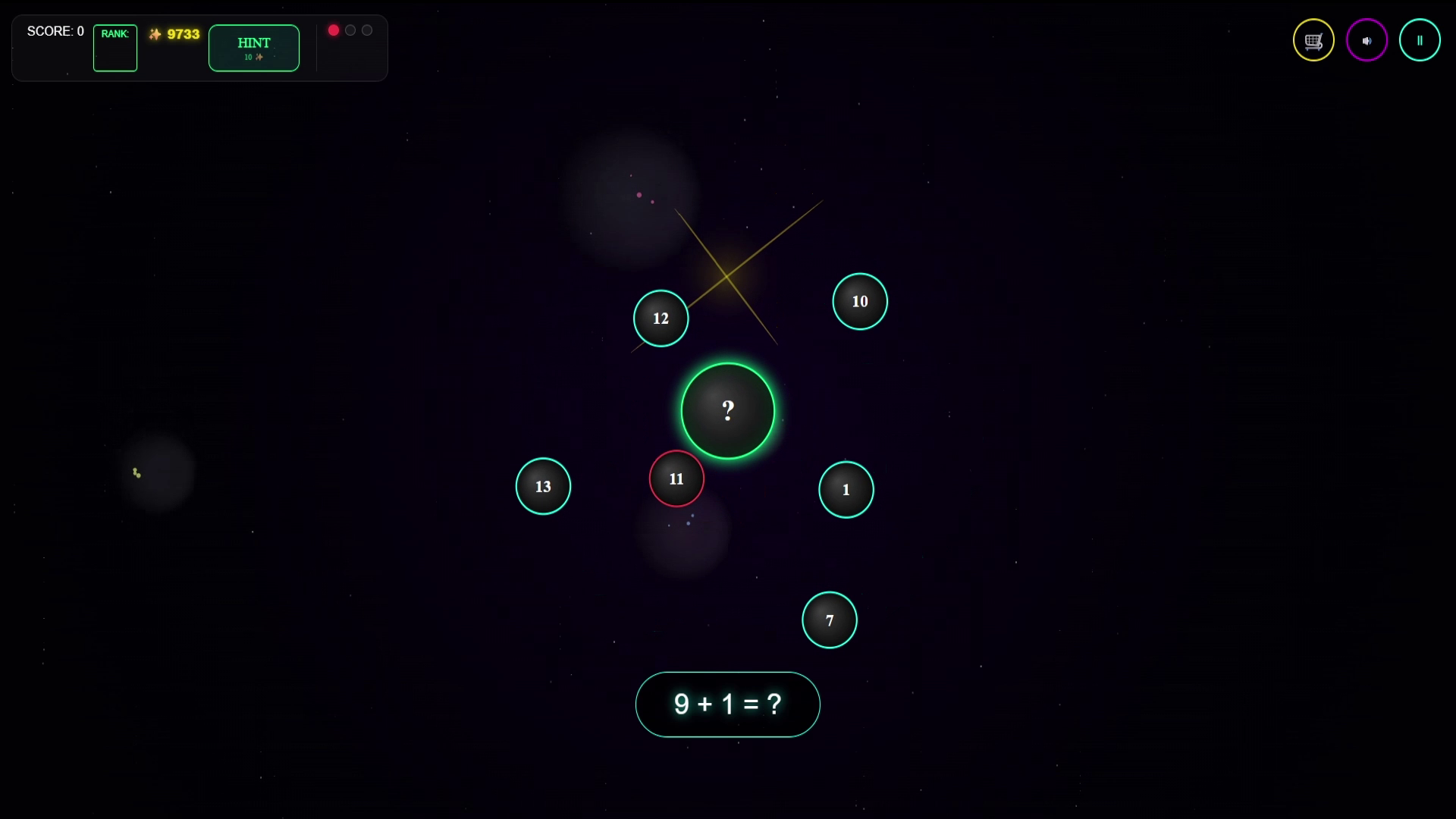The image size is (1456, 819).
Task: Select the middle gray indicator dot
Action: tap(350, 30)
